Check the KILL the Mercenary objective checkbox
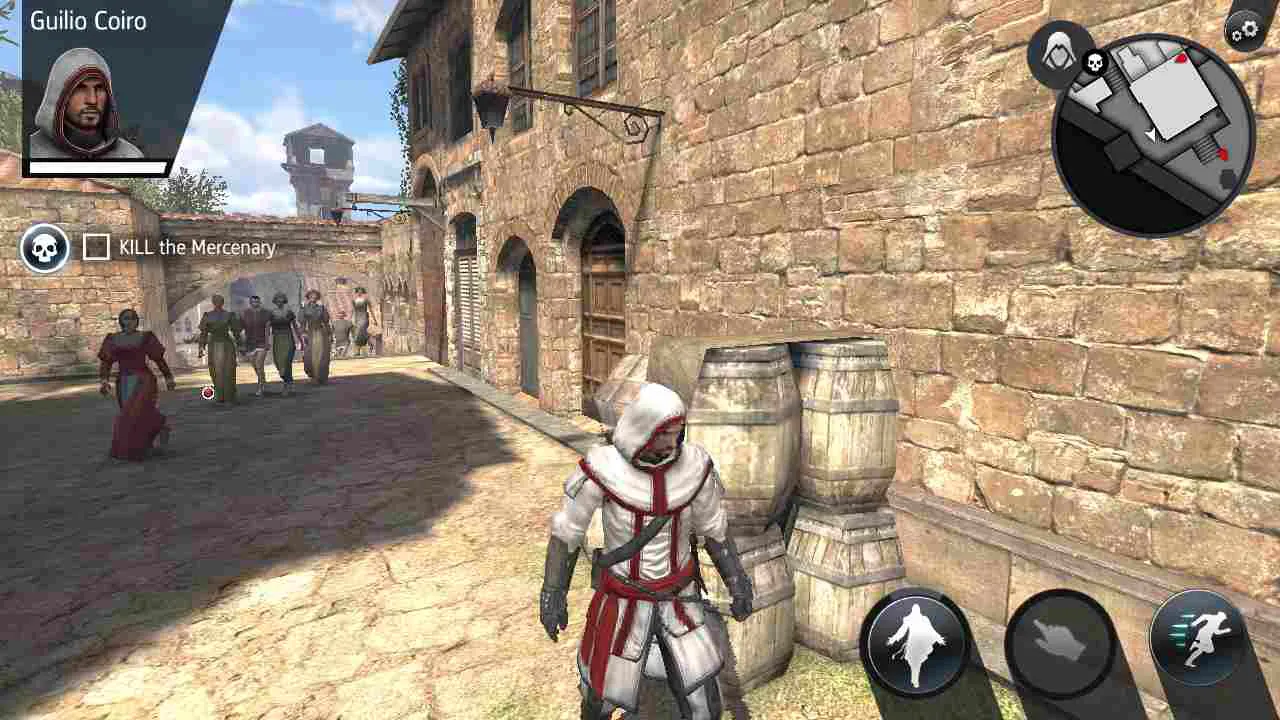Screen dimensions: 1280x720 click(x=95, y=246)
